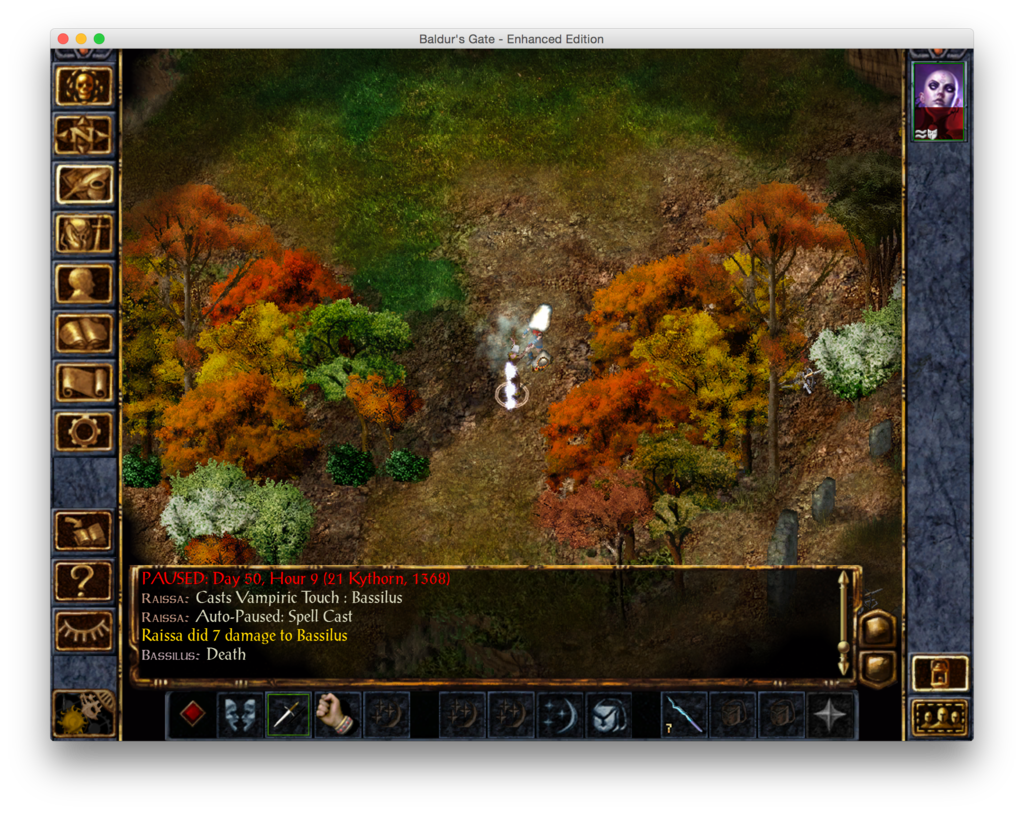Open the area map compass button
Image resolution: width=1024 pixels, height=813 pixels.
[84, 135]
